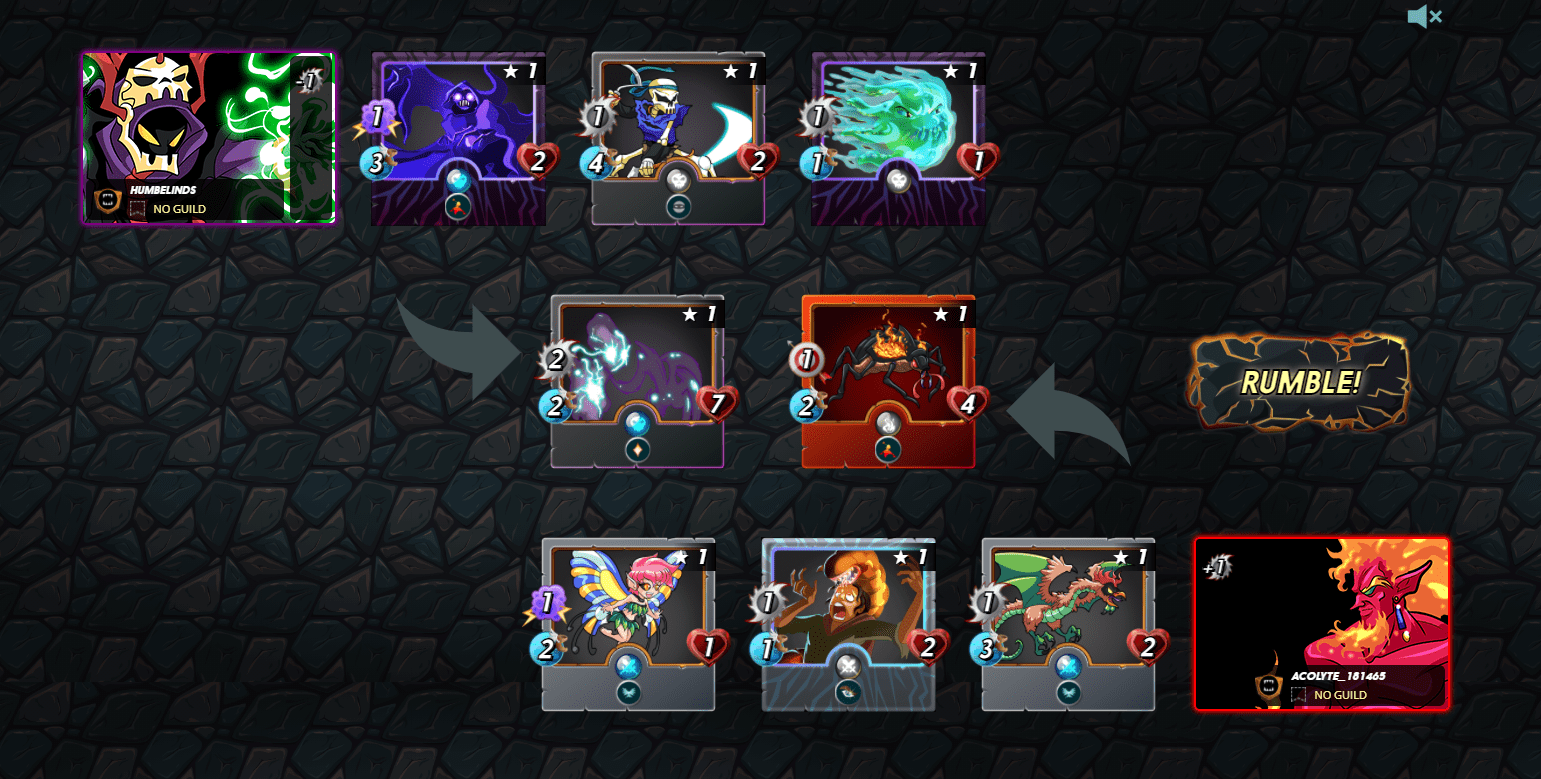Screen dimensions: 1541x779
Task: Click the orange-haired screaming man card
Action: pyautogui.click(x=848, y=624)
